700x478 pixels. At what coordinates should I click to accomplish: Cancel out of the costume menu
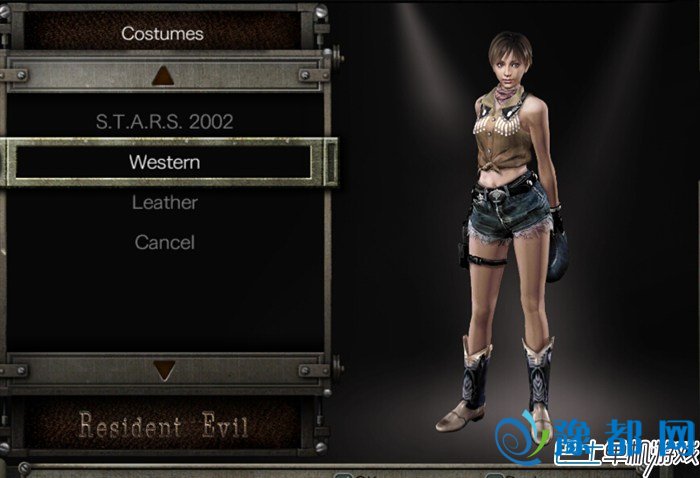point(164,242)
